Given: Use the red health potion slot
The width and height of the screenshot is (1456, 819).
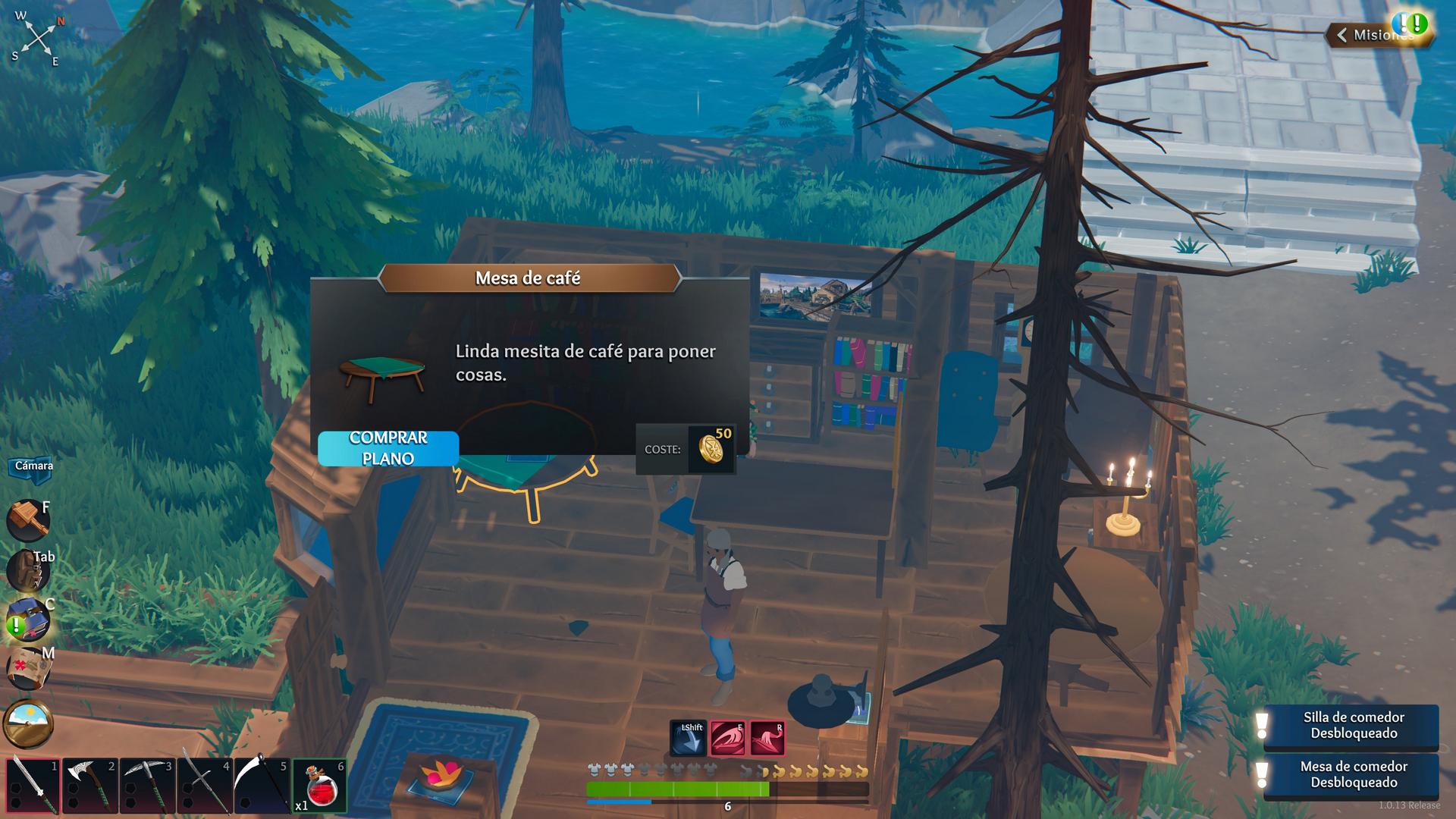Looking at the screenshot, I should pyautogui.click(x=319, y=786).
